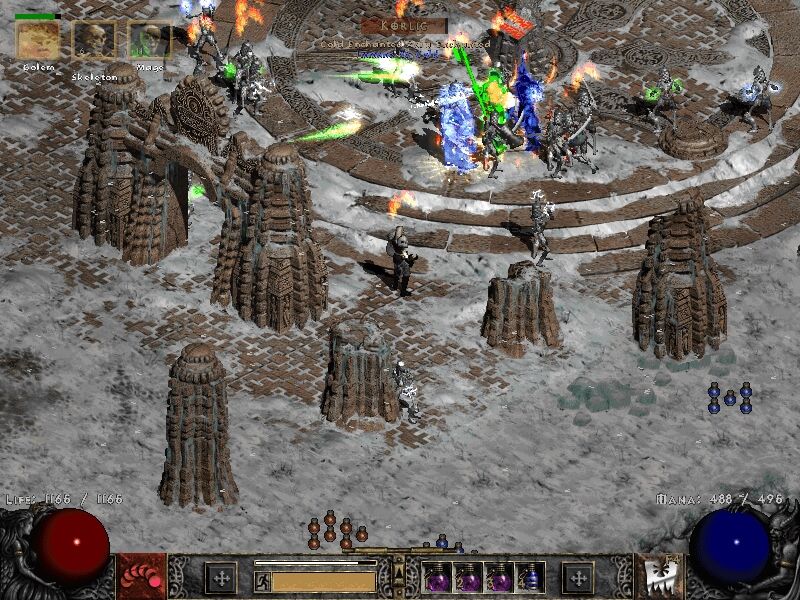Viewport: 800px width, 600px height.
Task: Open the right-click skill selector (white icon)
Action: pyautogui.click(x=662, y=577)
